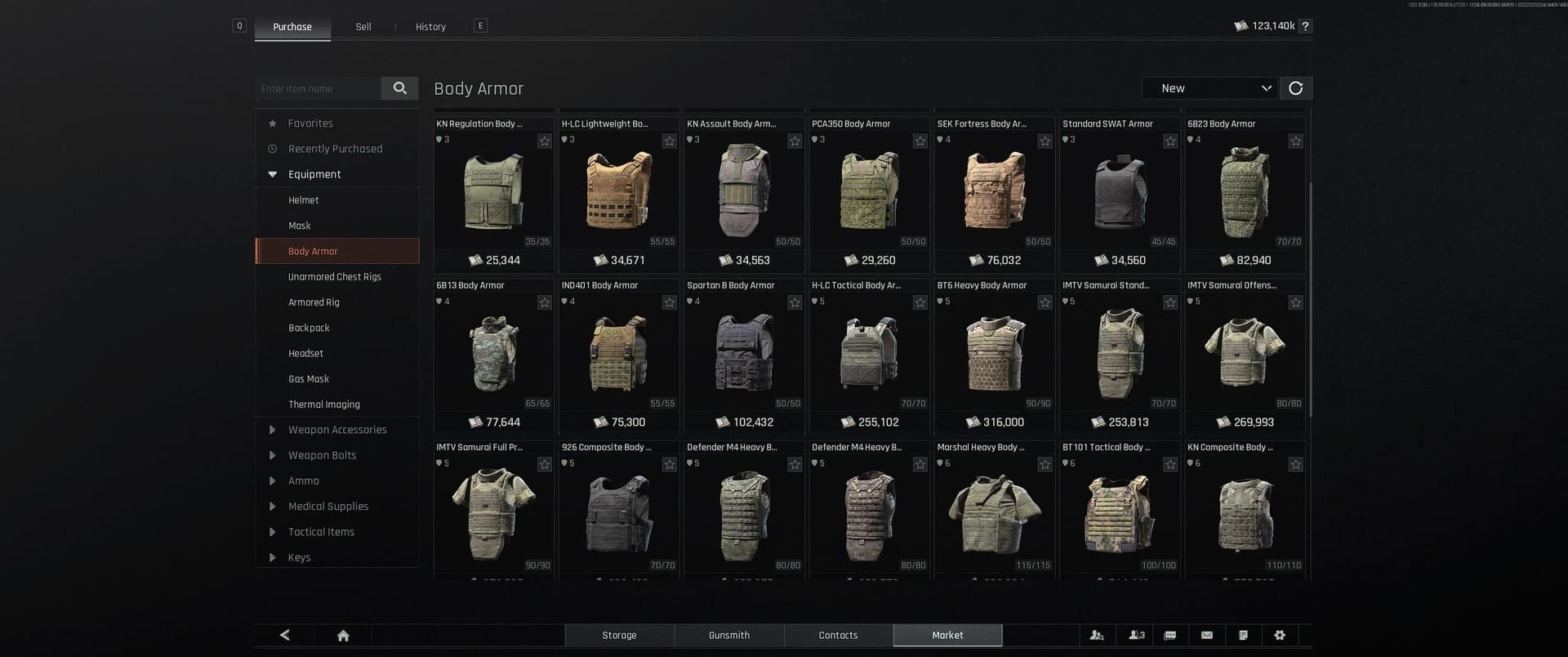Image resolution: width=1568 pixels, height=657 pixels.
Task: Open the settings gear icon
Action: tap(1281, 635)
